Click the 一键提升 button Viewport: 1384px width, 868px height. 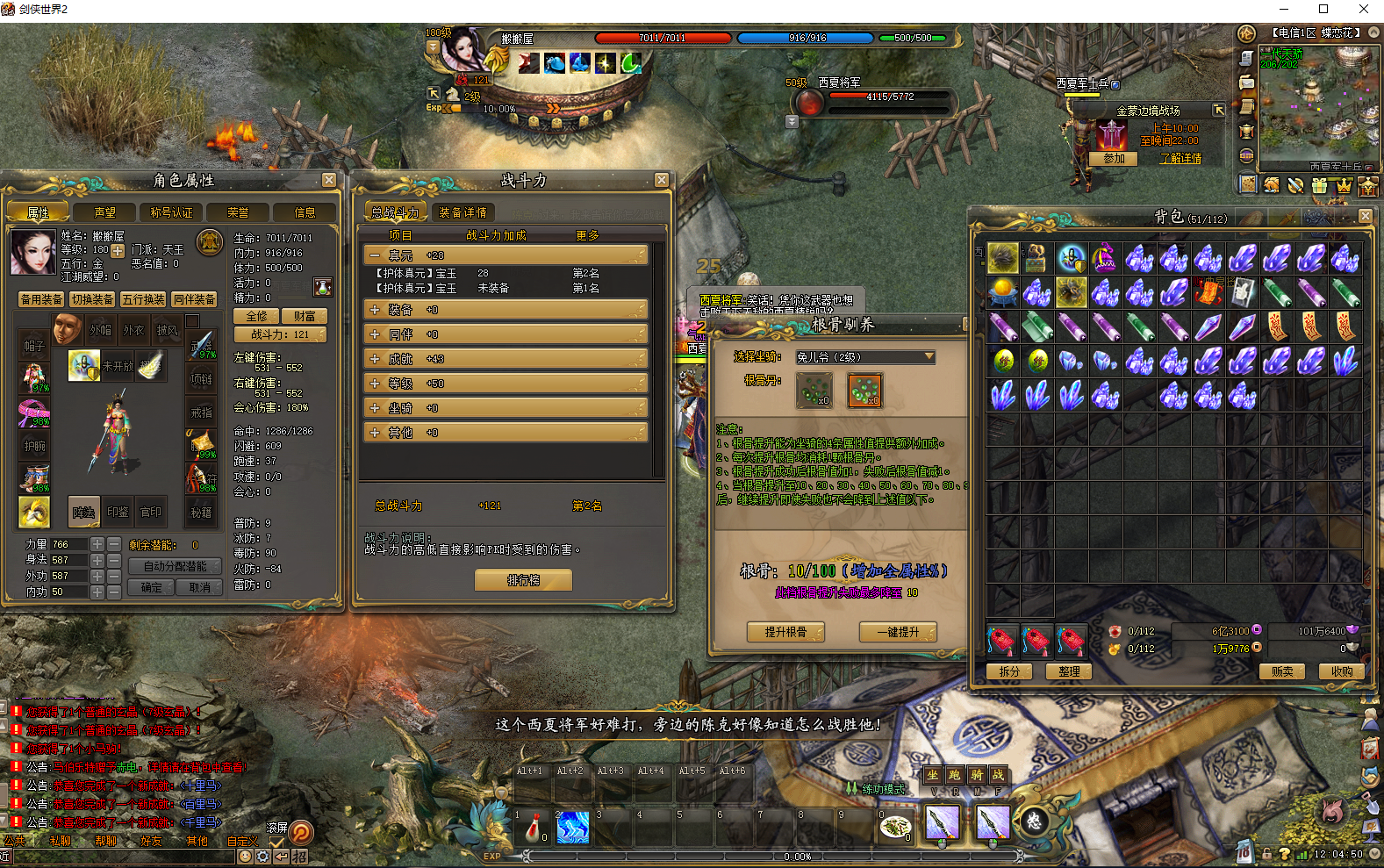pyautogui.click(x=898, y=632)
